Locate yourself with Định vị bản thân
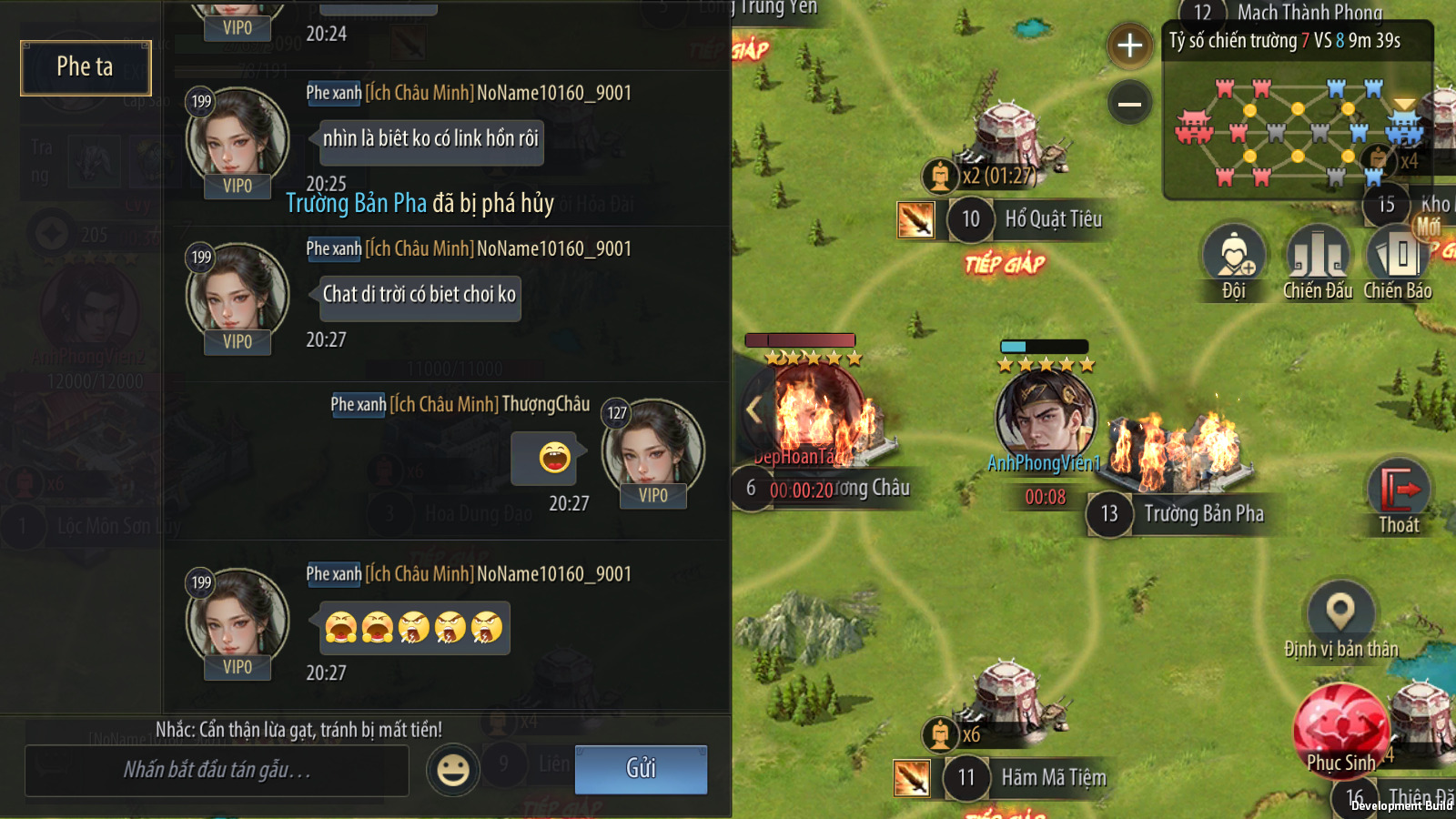The width and height of the screenshot is (1456, 819). click(x=1340, y=619)
